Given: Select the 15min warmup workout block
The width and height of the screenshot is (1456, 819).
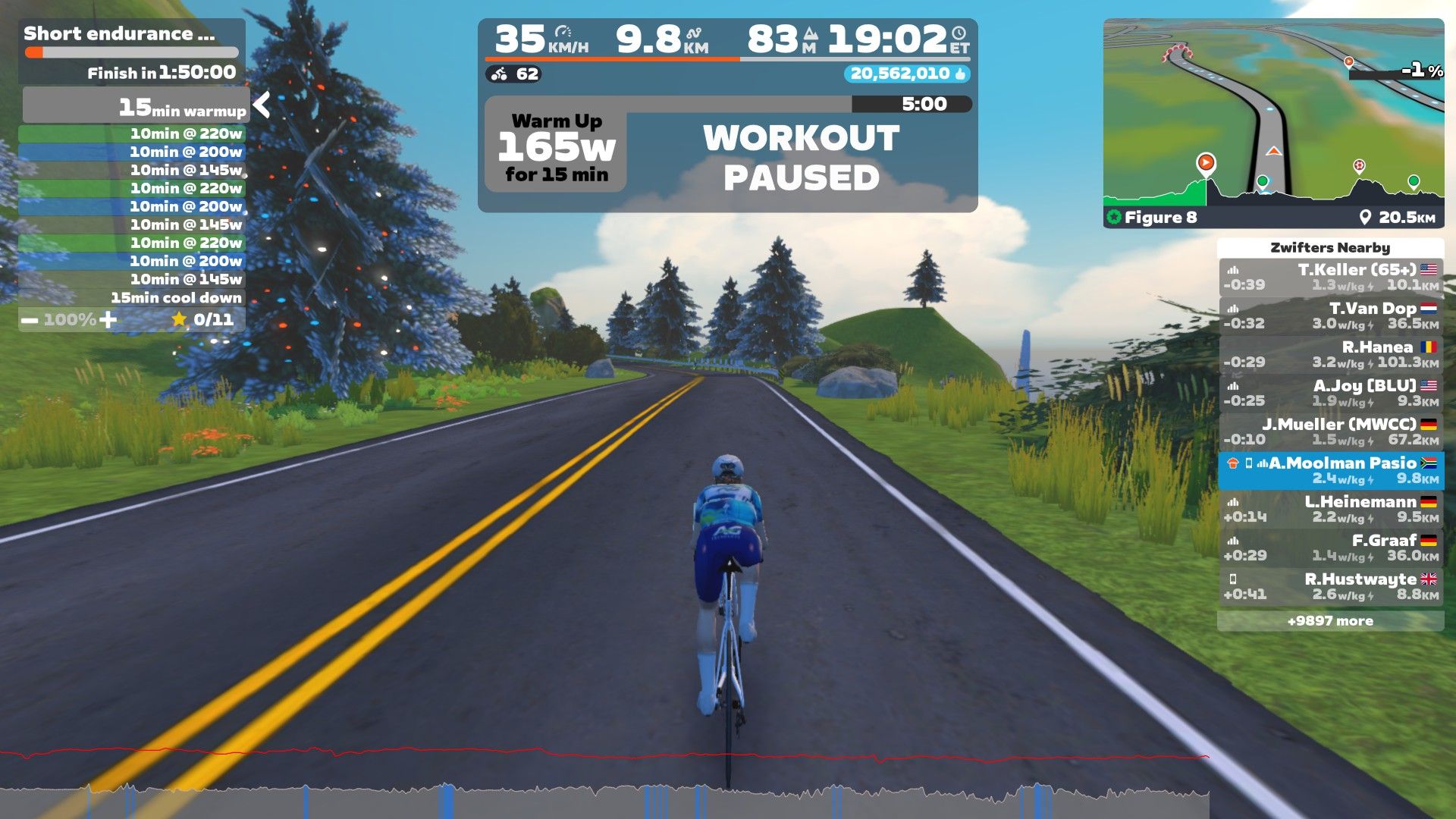Looking at the screenshot, I should tap(135, 106).
